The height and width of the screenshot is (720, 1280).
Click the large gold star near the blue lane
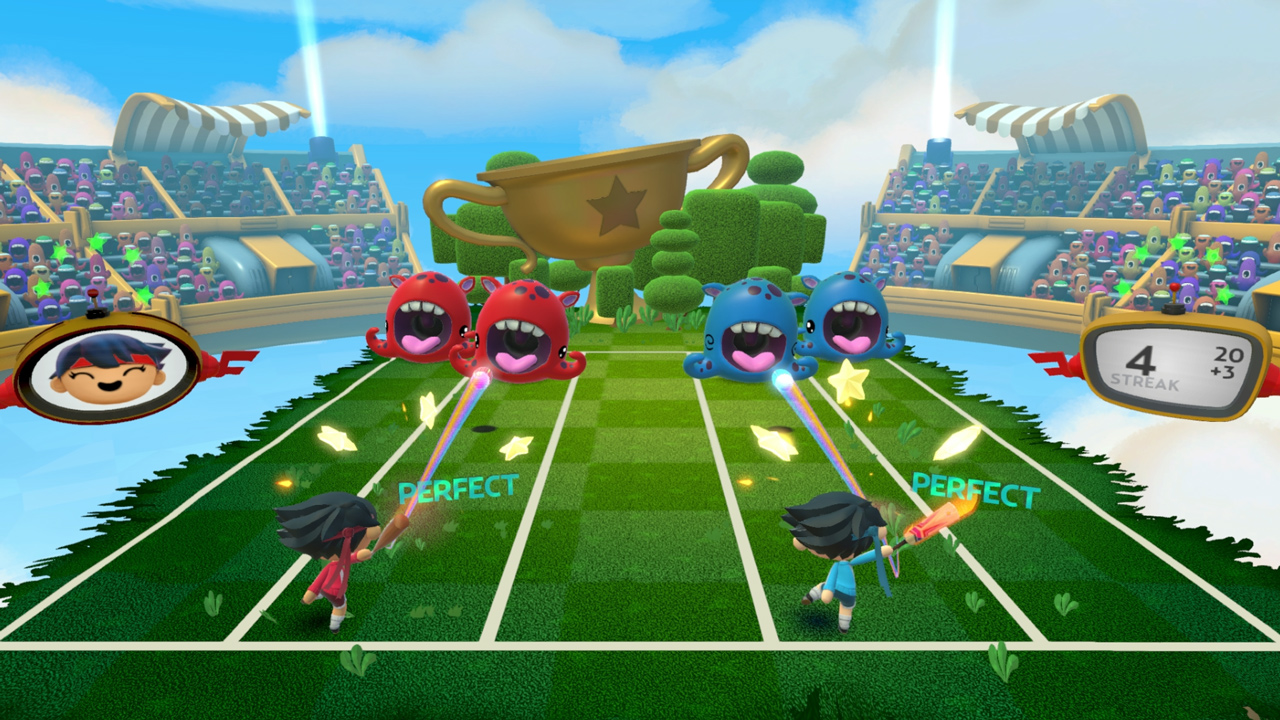click(x=849, y=379)
